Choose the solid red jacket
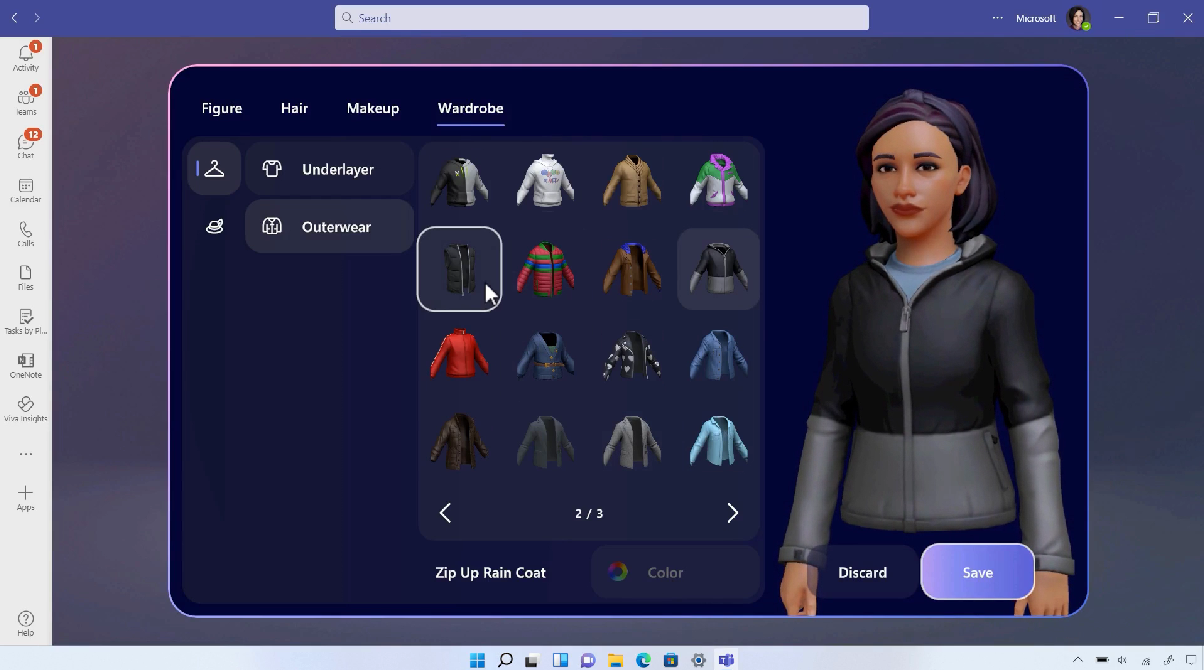The height and width of the screenshot is (670, 1204). coord(459,354)
